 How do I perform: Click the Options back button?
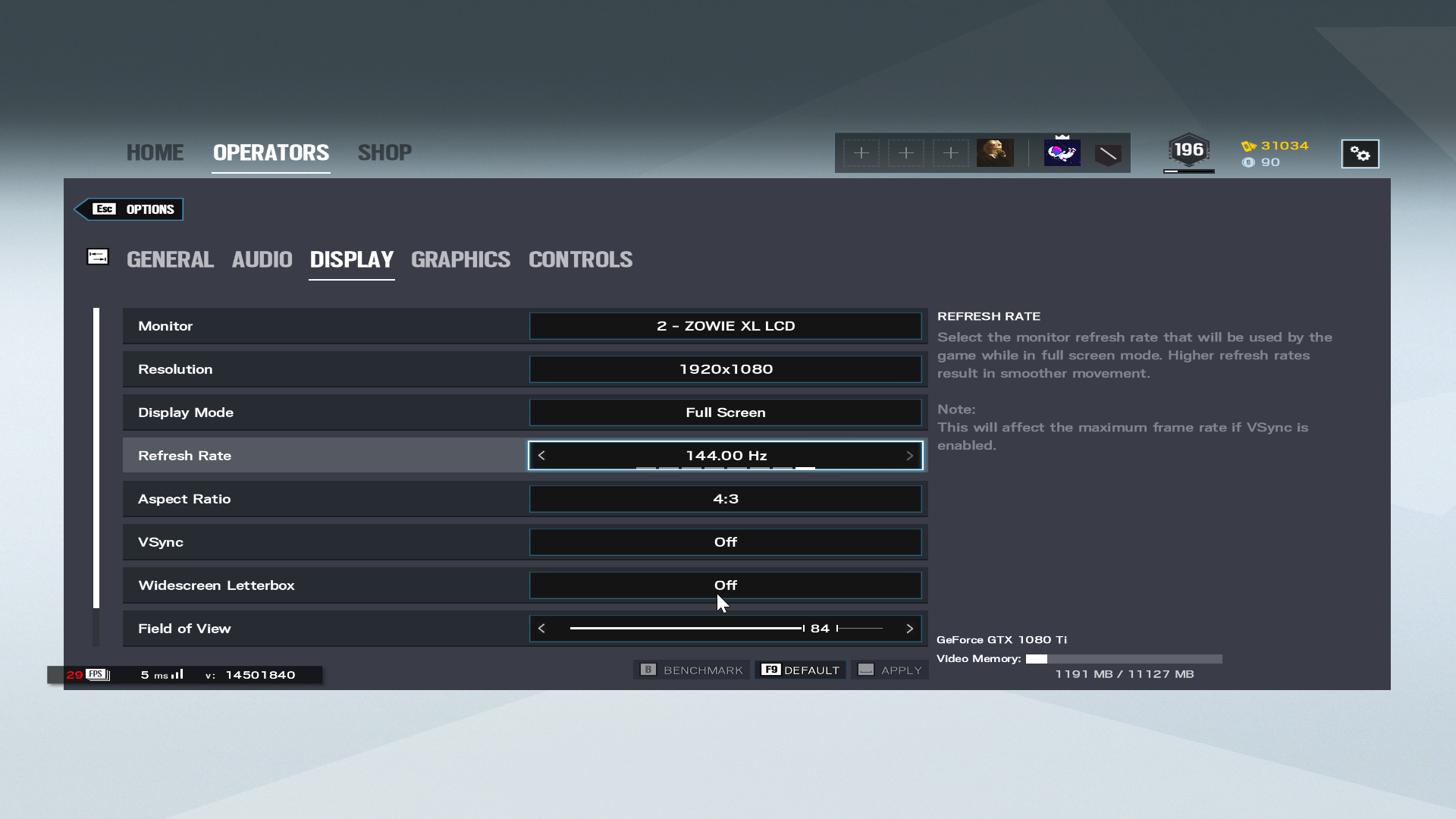(x=130, y=209)
